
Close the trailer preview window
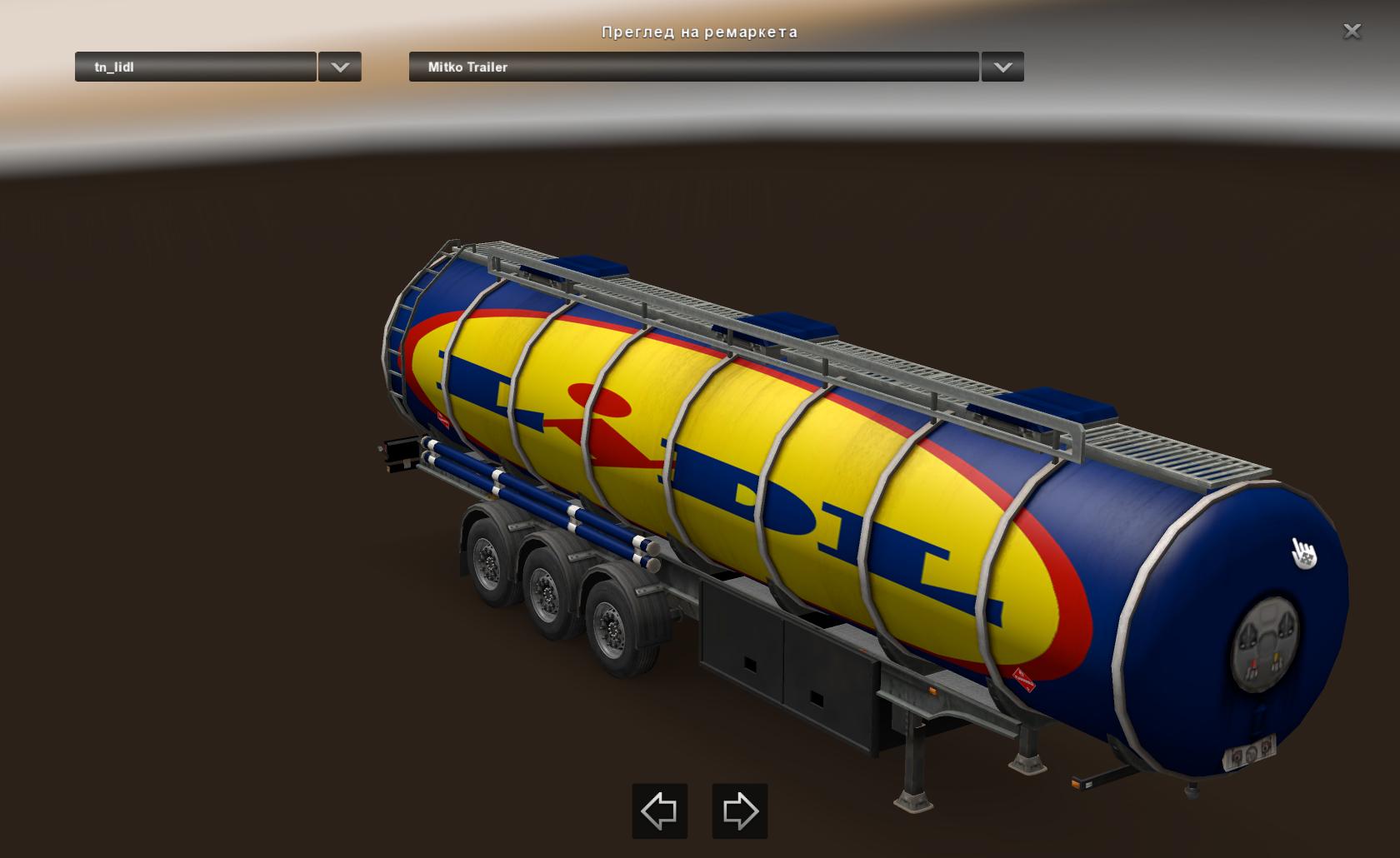click(1352, 32)
